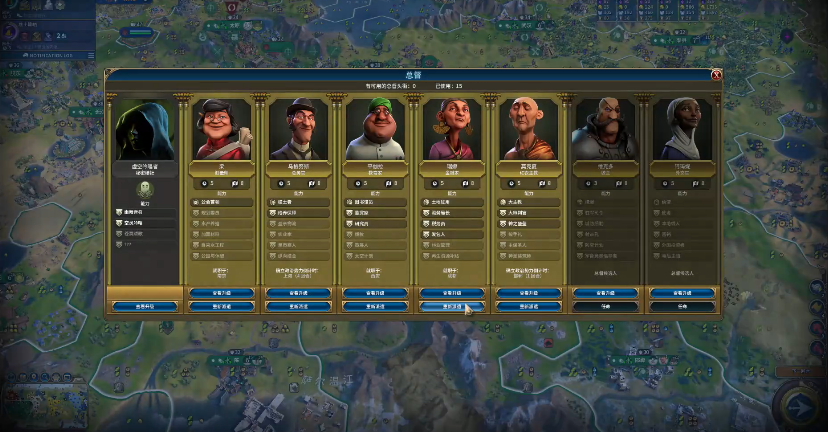View promotions for the hooded Voidsingers governor
Image resolution: width=828 pixels, height=432 pixels.
click(x=145, y=306)
